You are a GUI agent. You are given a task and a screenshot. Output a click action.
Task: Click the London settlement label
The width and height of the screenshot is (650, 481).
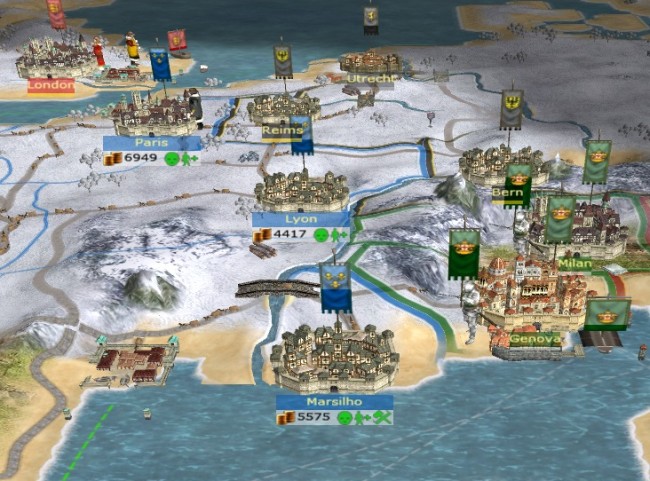pos(50,86)
